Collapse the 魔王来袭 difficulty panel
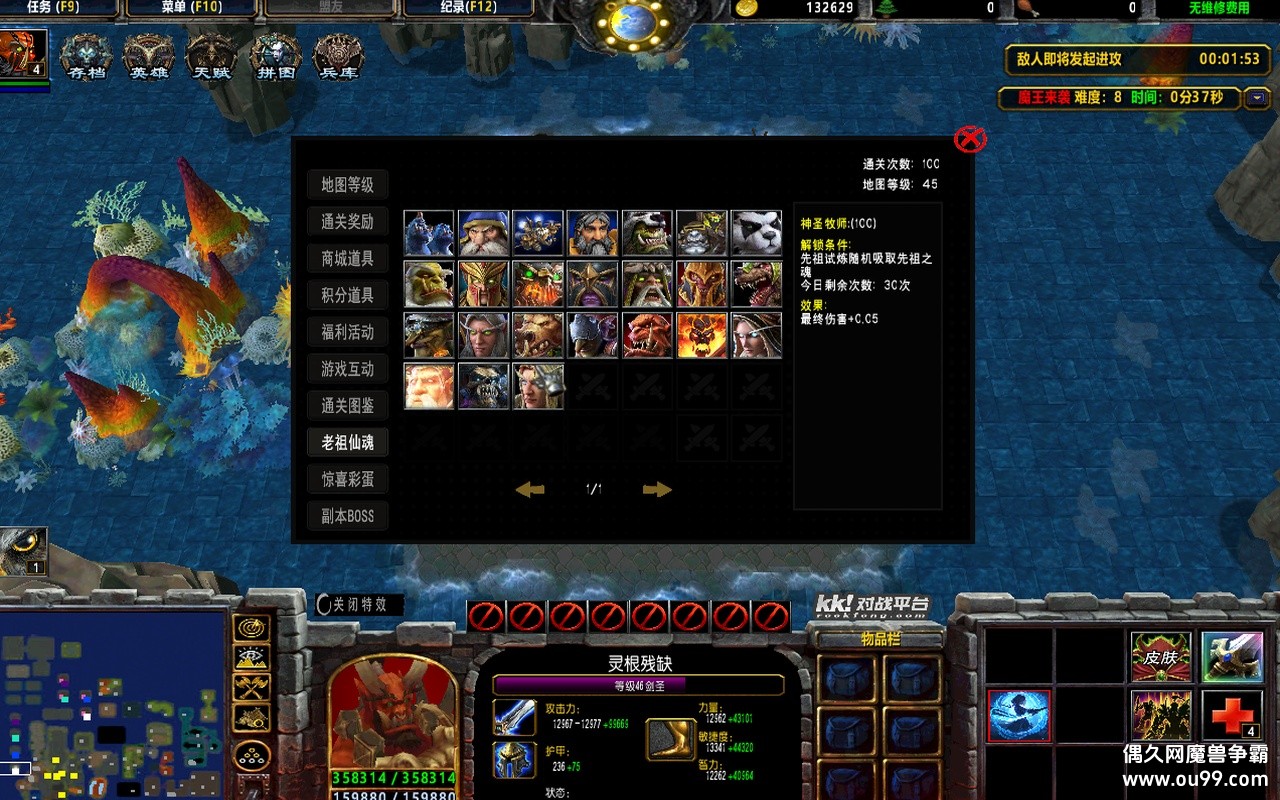This screenshot has width=1280, height=800. click(x=1256, y=99)
